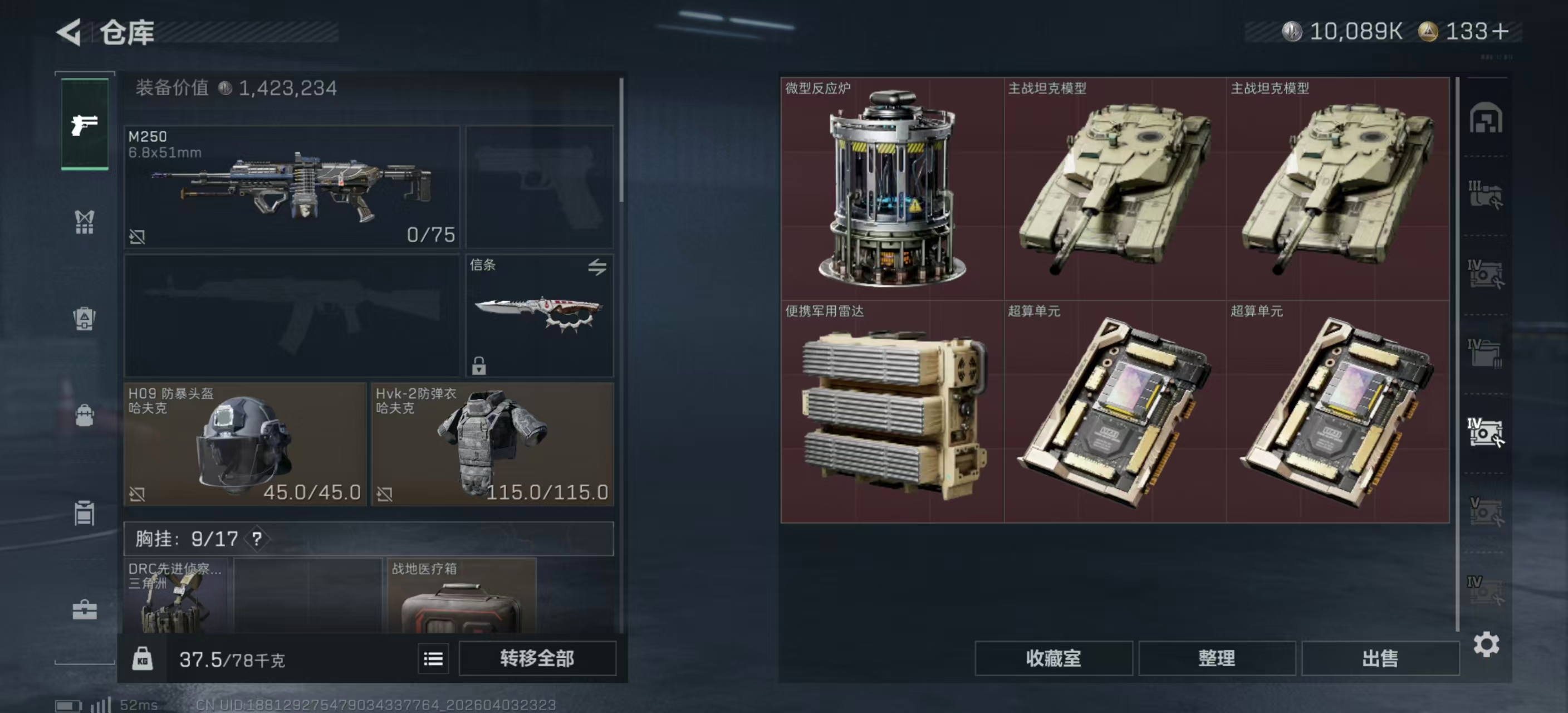The height and width of the screenshot is (713, 1568).
Task: Go back from the 仓库 screen
Action: coord(70,32)
